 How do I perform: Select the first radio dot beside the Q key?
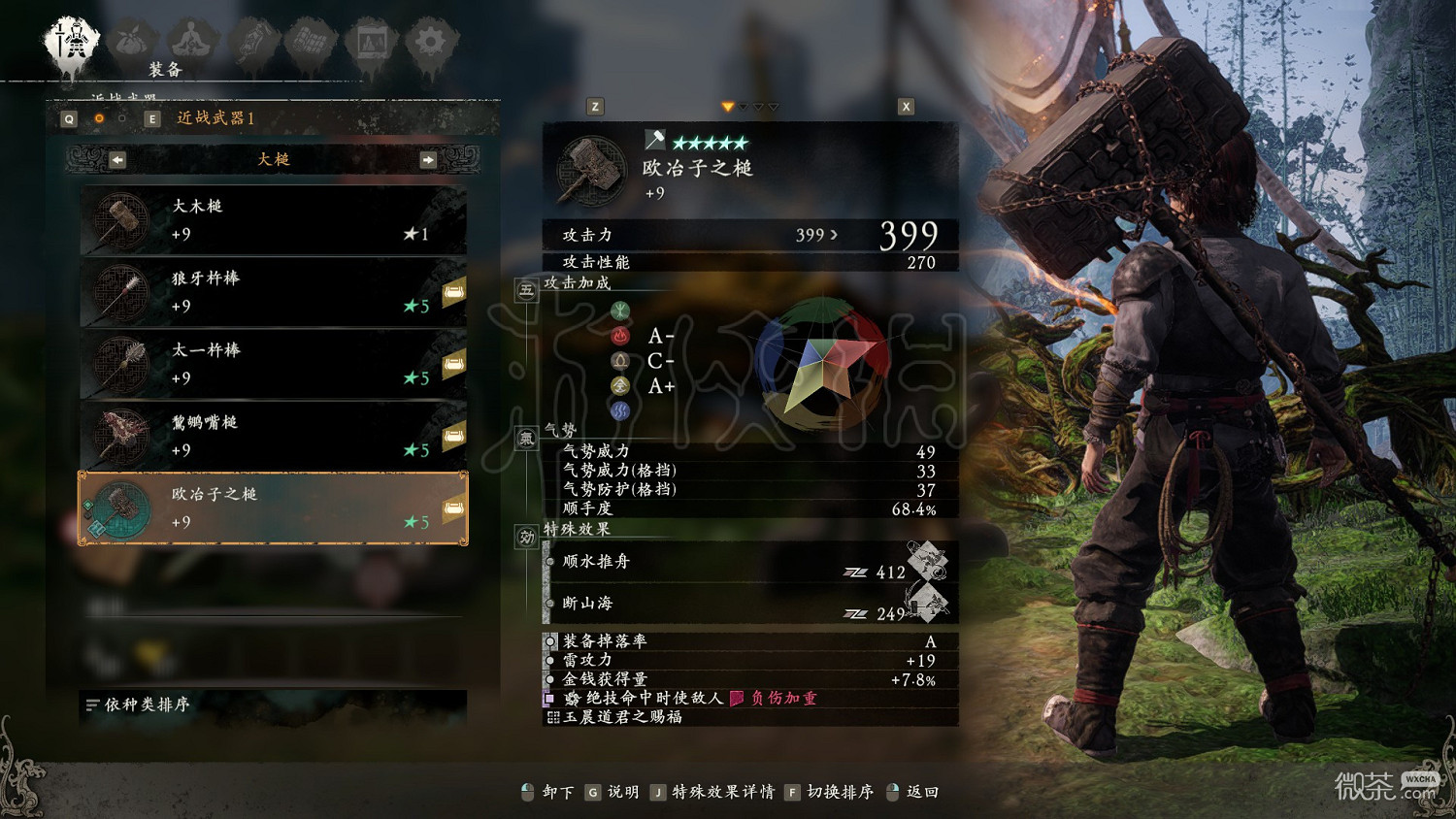98,118
